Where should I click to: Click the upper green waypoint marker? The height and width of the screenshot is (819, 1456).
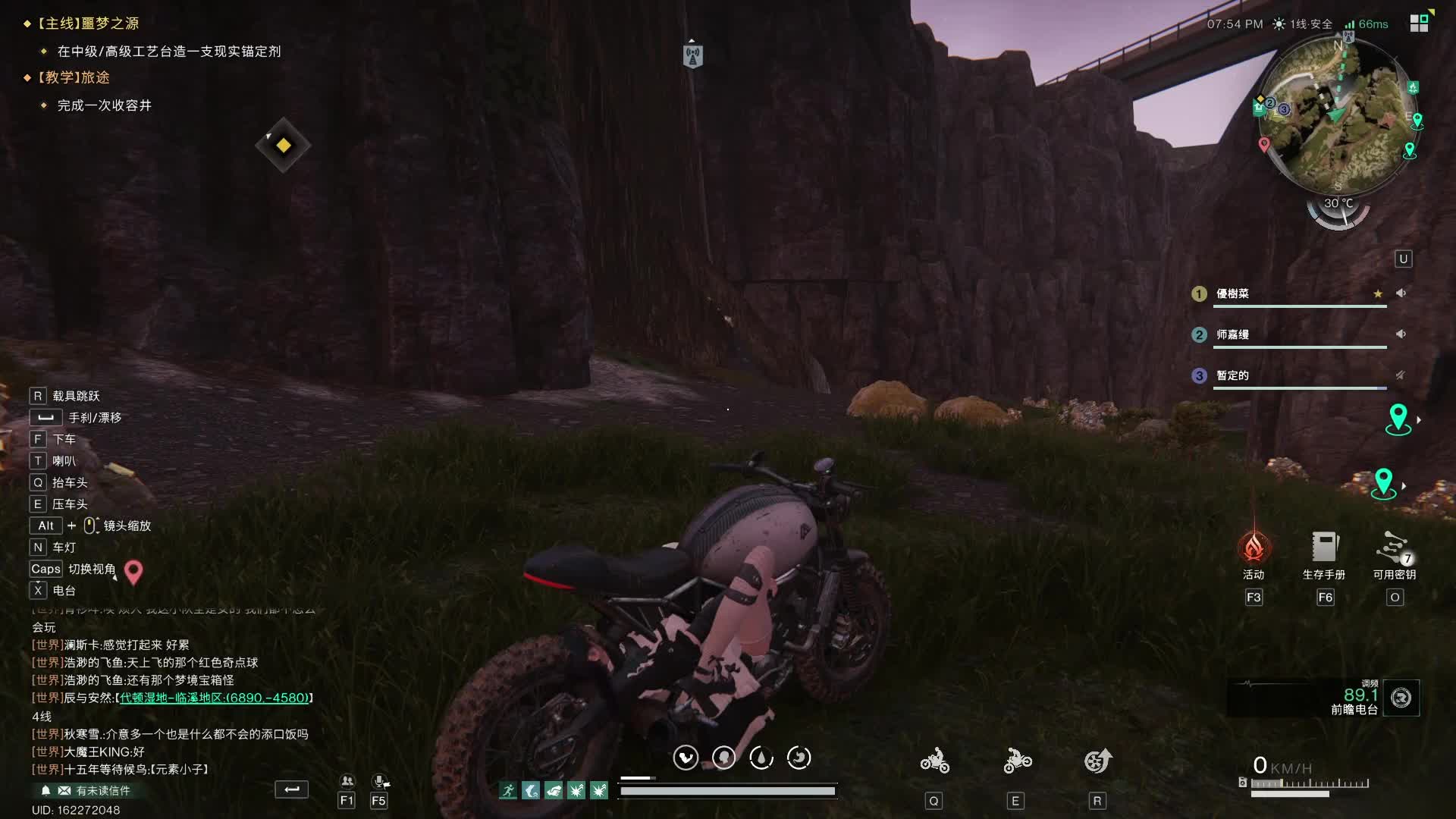(1398, 417)
